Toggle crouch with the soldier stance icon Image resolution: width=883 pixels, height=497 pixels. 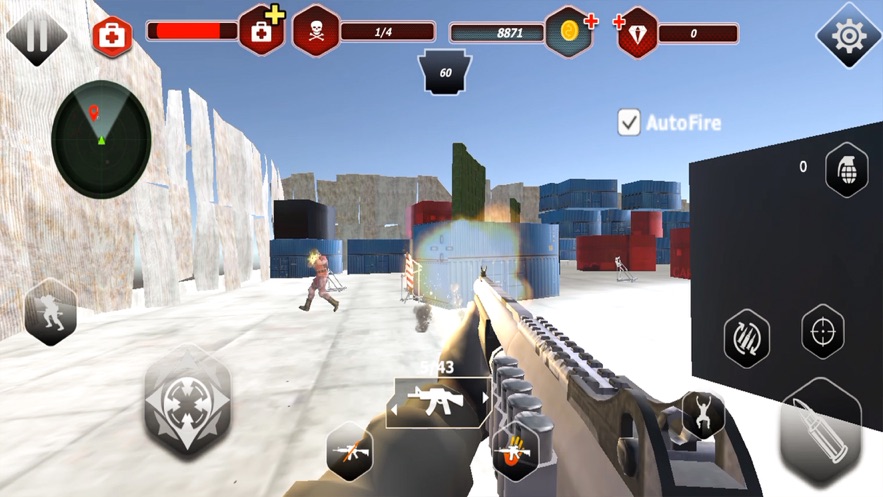(51, 312)
